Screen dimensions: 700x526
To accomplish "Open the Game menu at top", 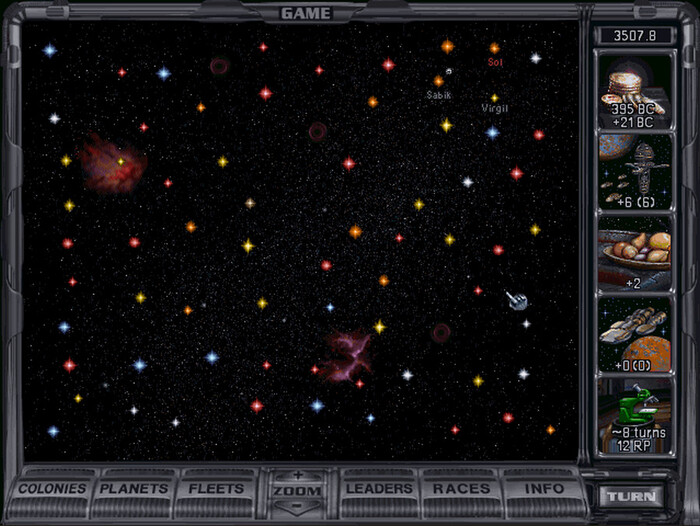I will click(x=306, y=13).
